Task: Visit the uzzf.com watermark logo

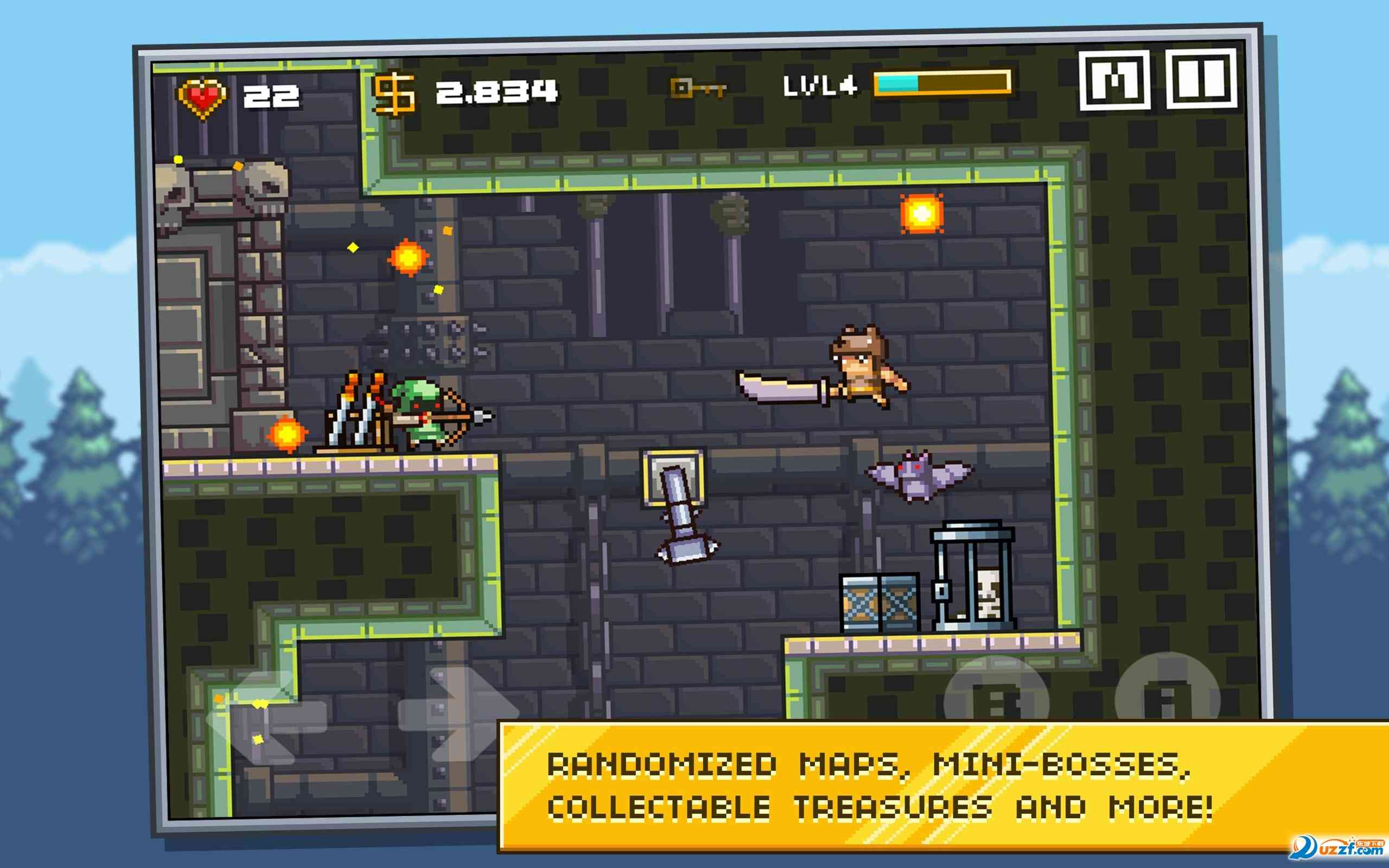Action: click(x=1337, y=847)
